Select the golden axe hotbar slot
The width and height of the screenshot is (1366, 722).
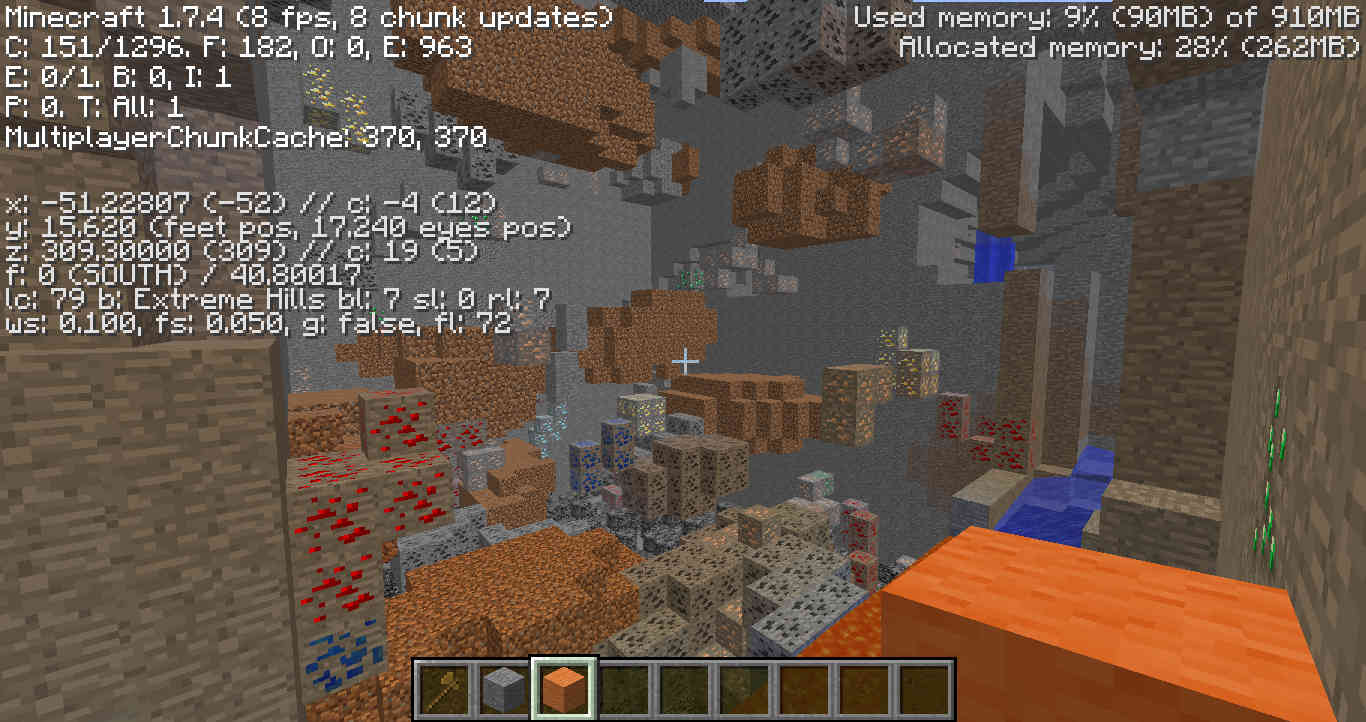[x=445, y=689]
